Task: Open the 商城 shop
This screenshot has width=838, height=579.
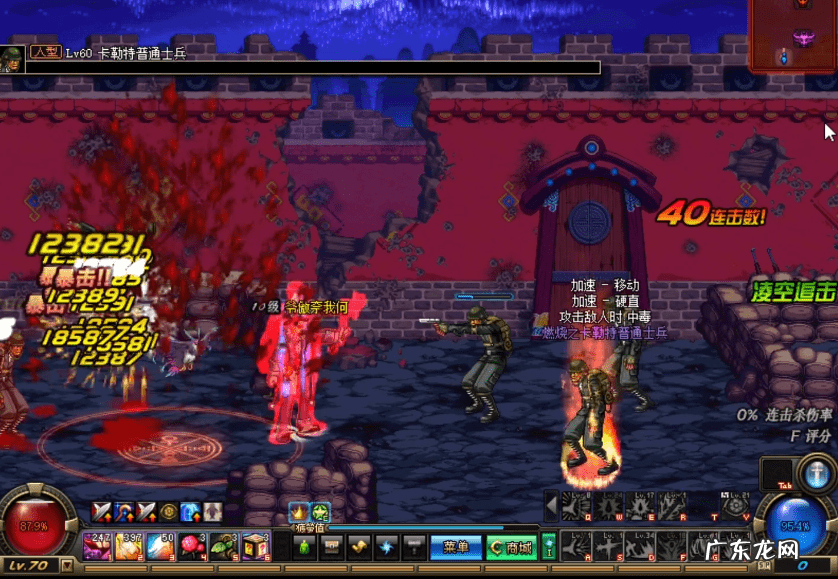Action: tap(512, 547)
